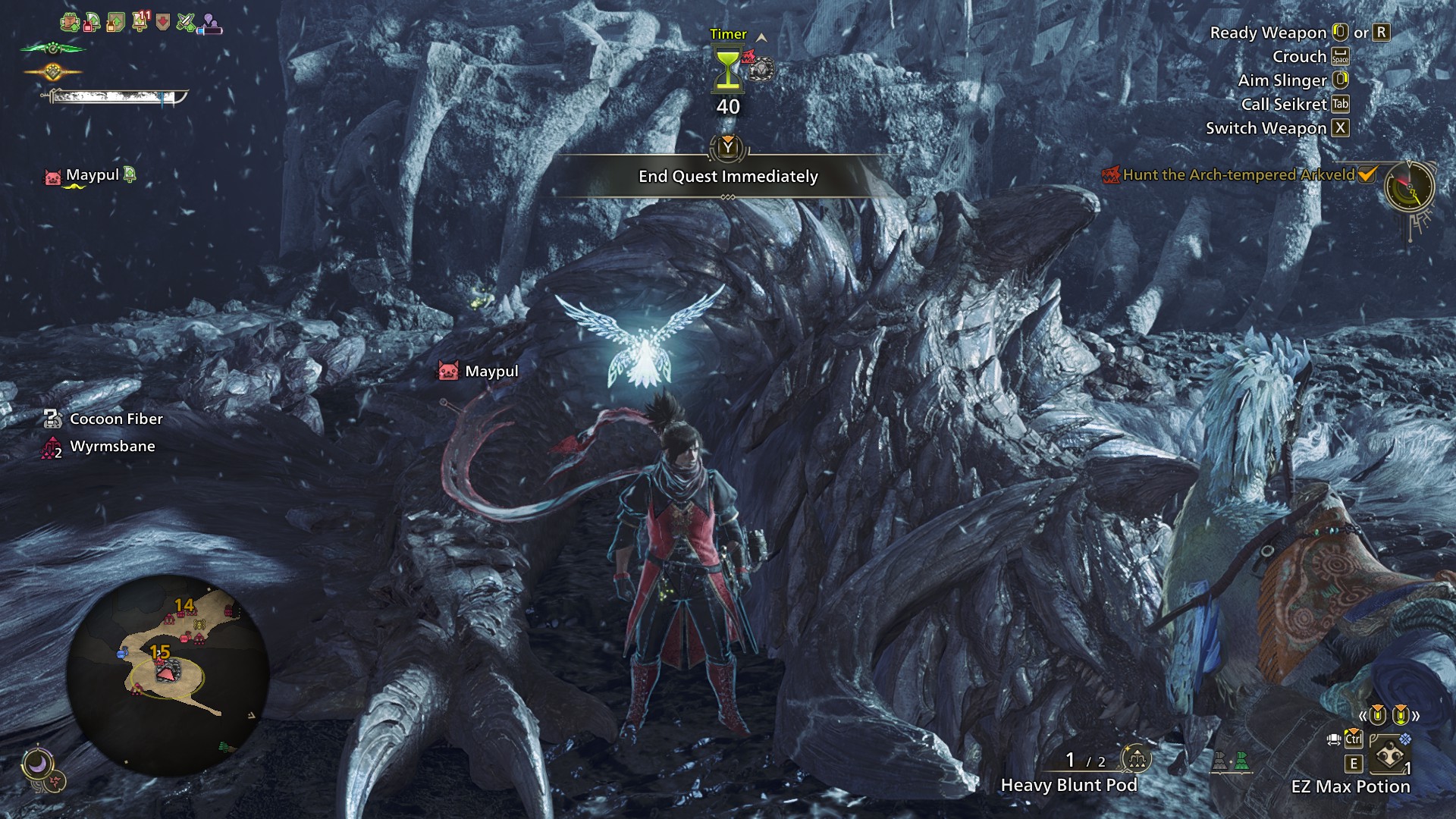
Task: Collapse the quest timer arrow
Action: (x=761, y=37)
